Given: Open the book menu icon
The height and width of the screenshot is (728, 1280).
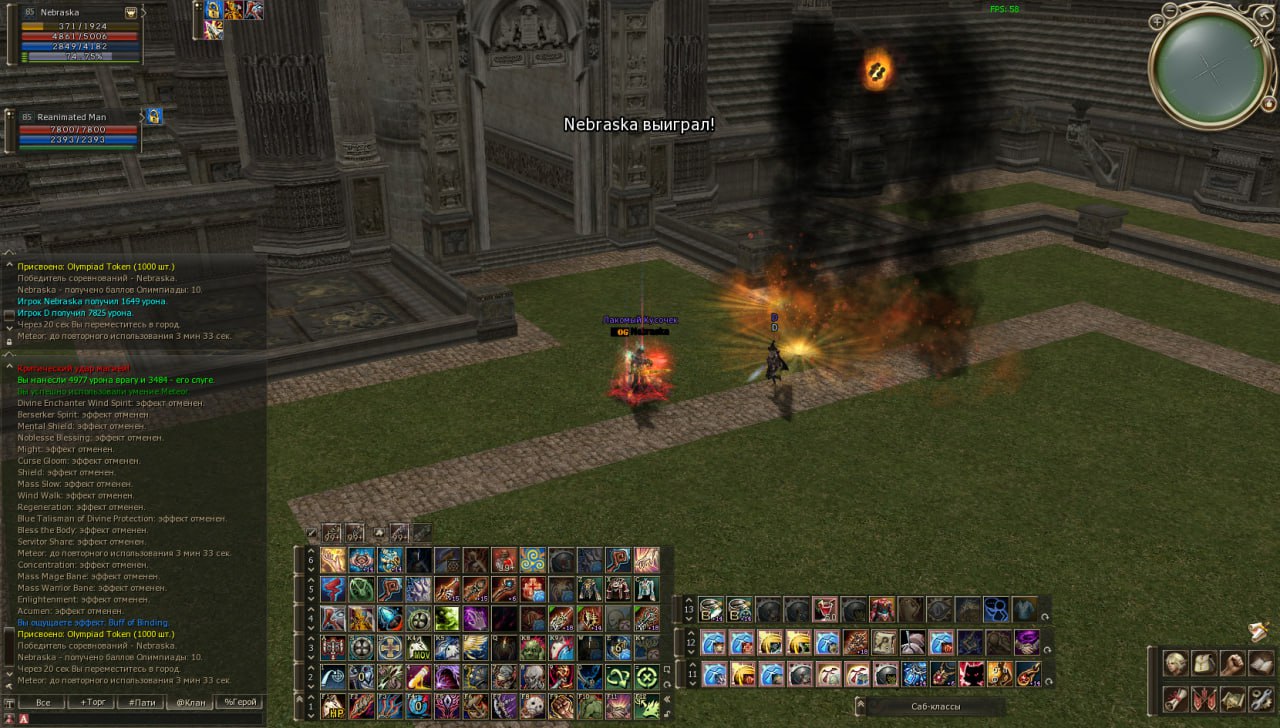Looking at the screenshot, I should [x=1260, y=663].
